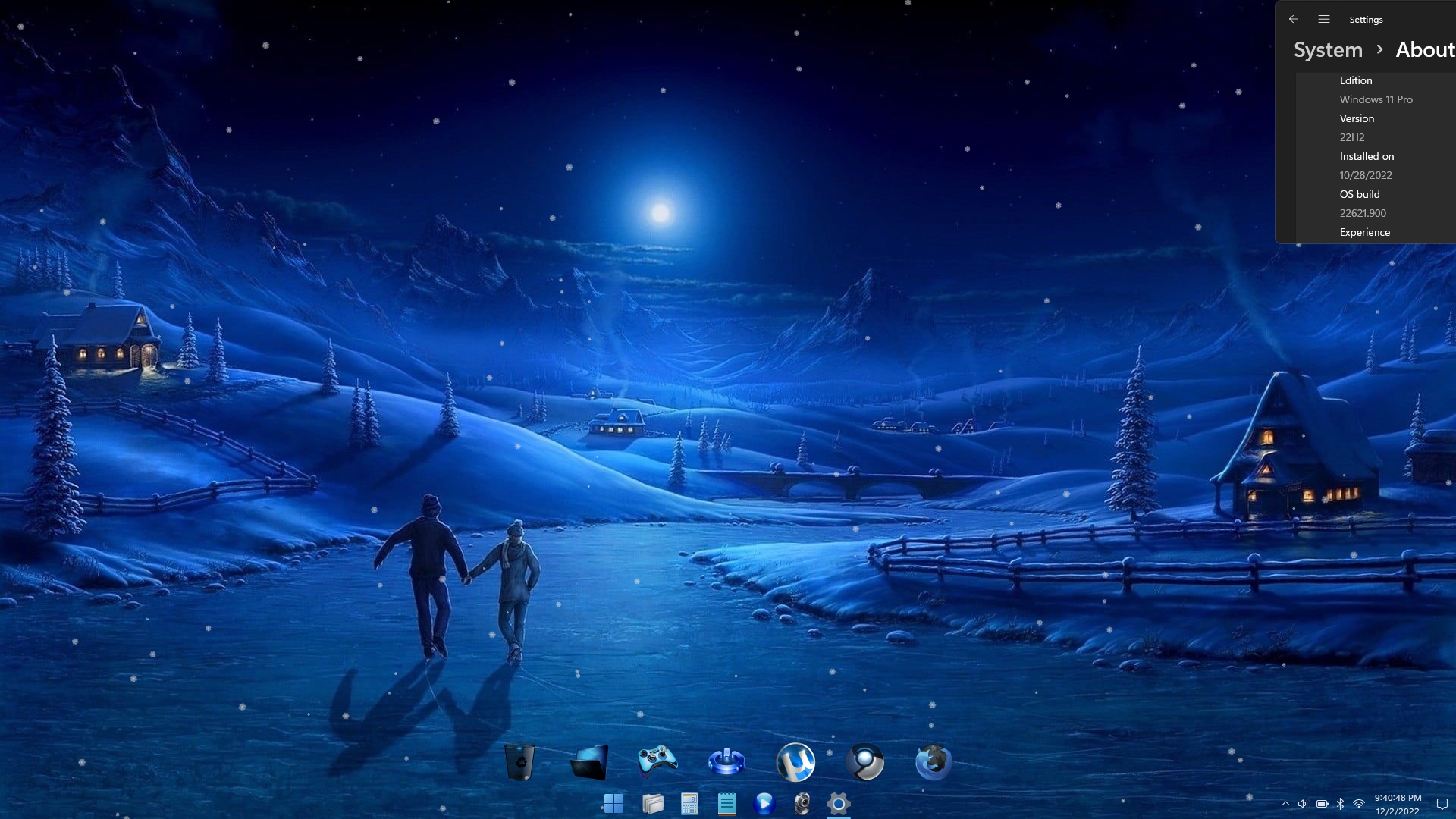Launch the webcam app on the taskbar
The height and width of the screenshot is (819, 1456).
(802, 803)
